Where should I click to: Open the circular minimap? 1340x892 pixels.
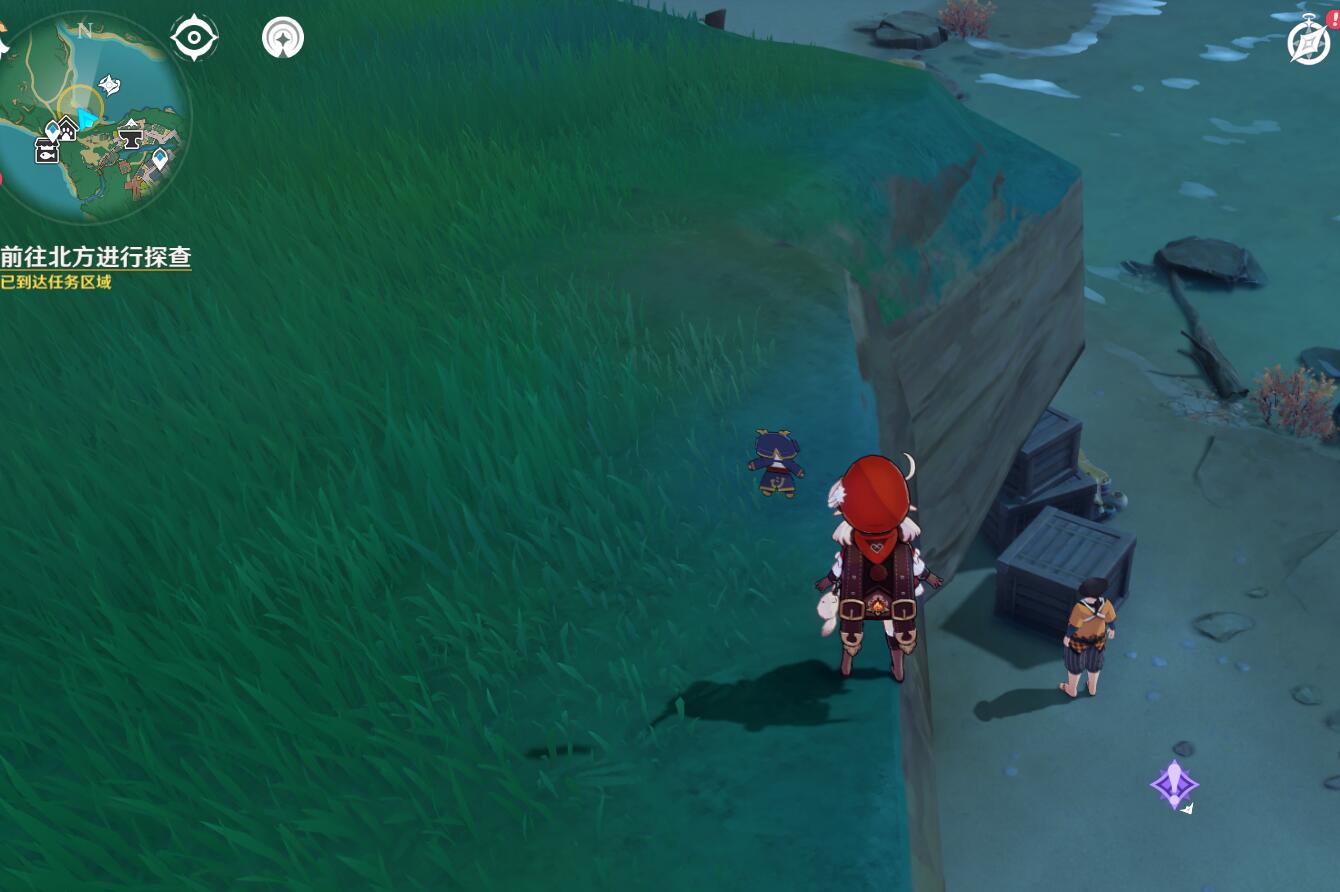click(95, 115)
